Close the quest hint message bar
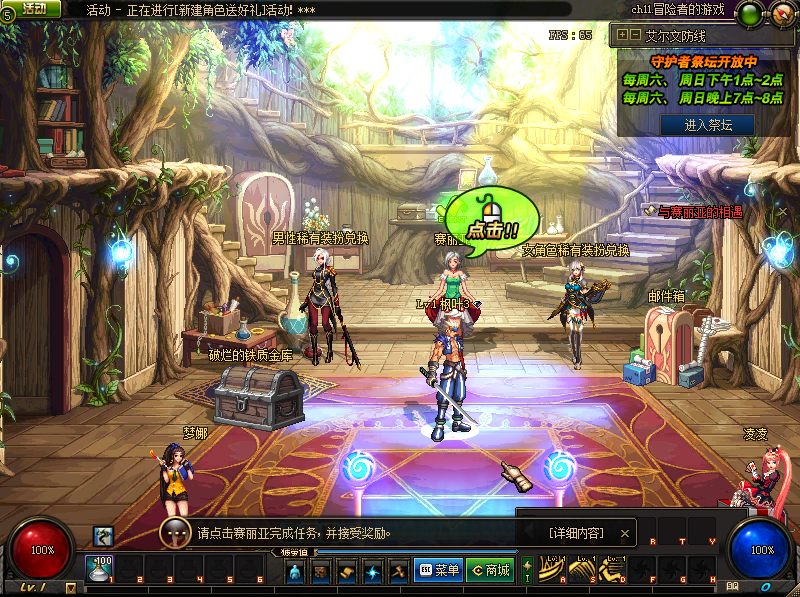The height and width of the screenshot is (597, 800). 626,533
